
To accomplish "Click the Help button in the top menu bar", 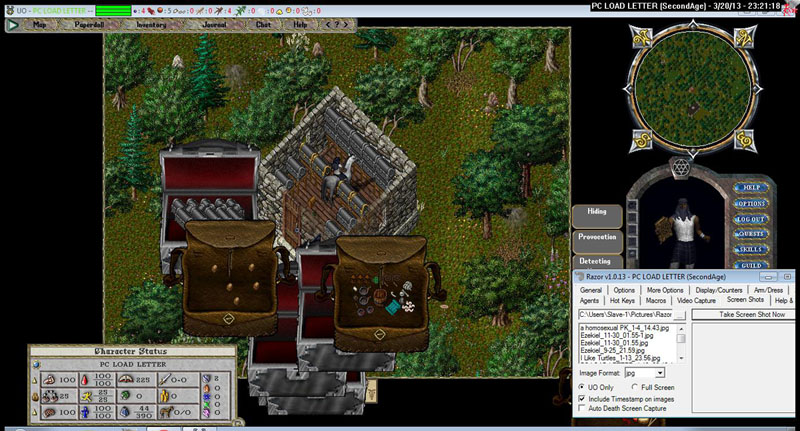I will tap(300, 23).
